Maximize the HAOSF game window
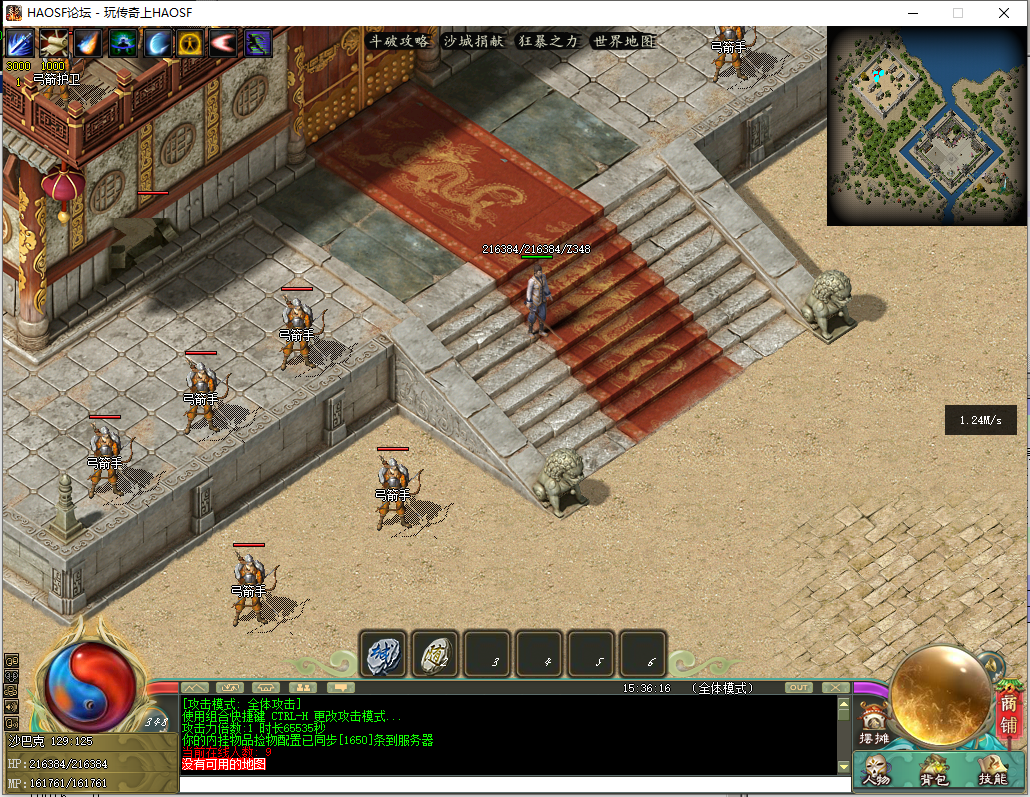This screenshot has width=1030, height=797. click(957, 13)
